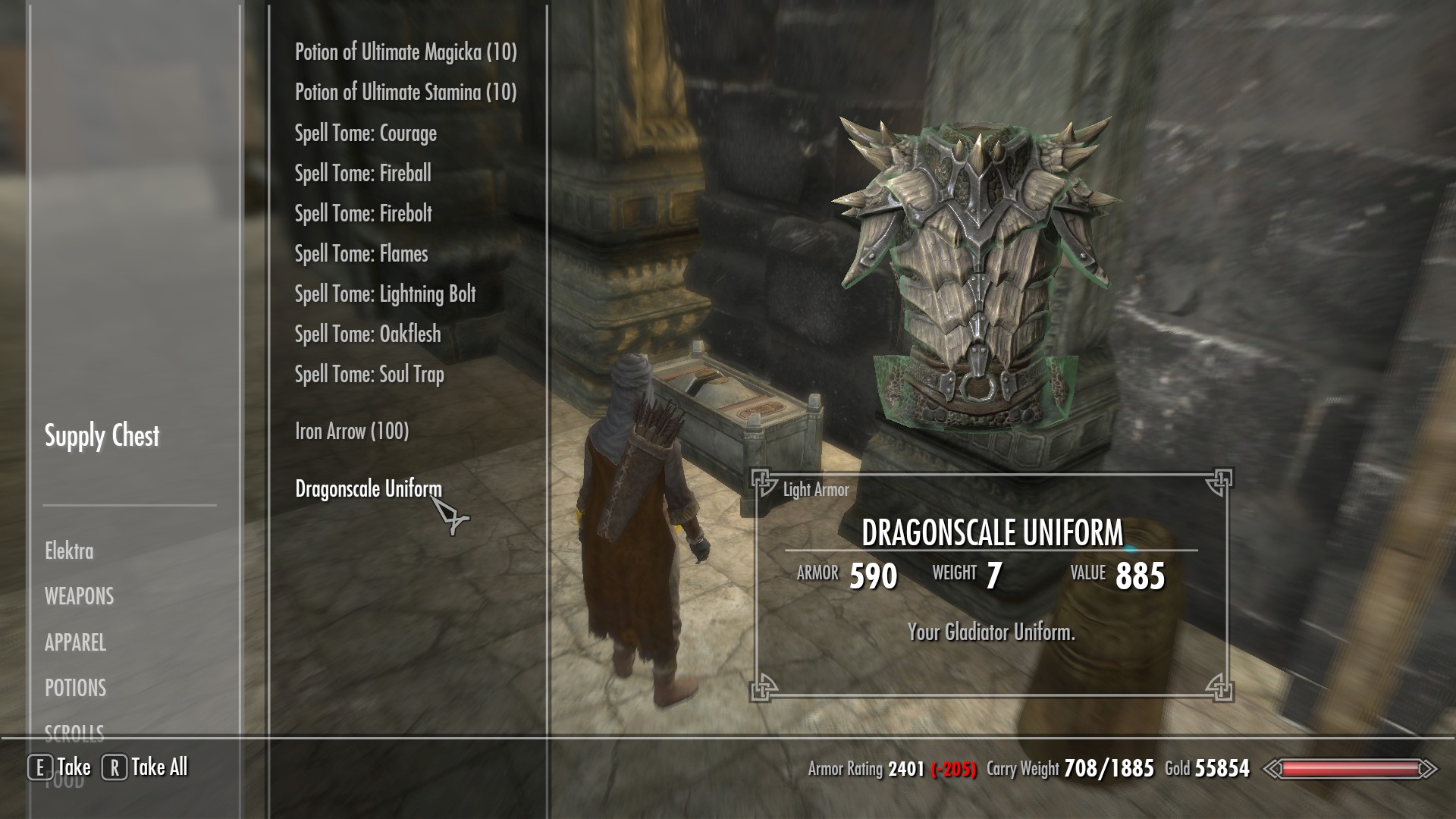1456x819 pixels.
Task: Show the APPAREL category
Action: point(75,643)
